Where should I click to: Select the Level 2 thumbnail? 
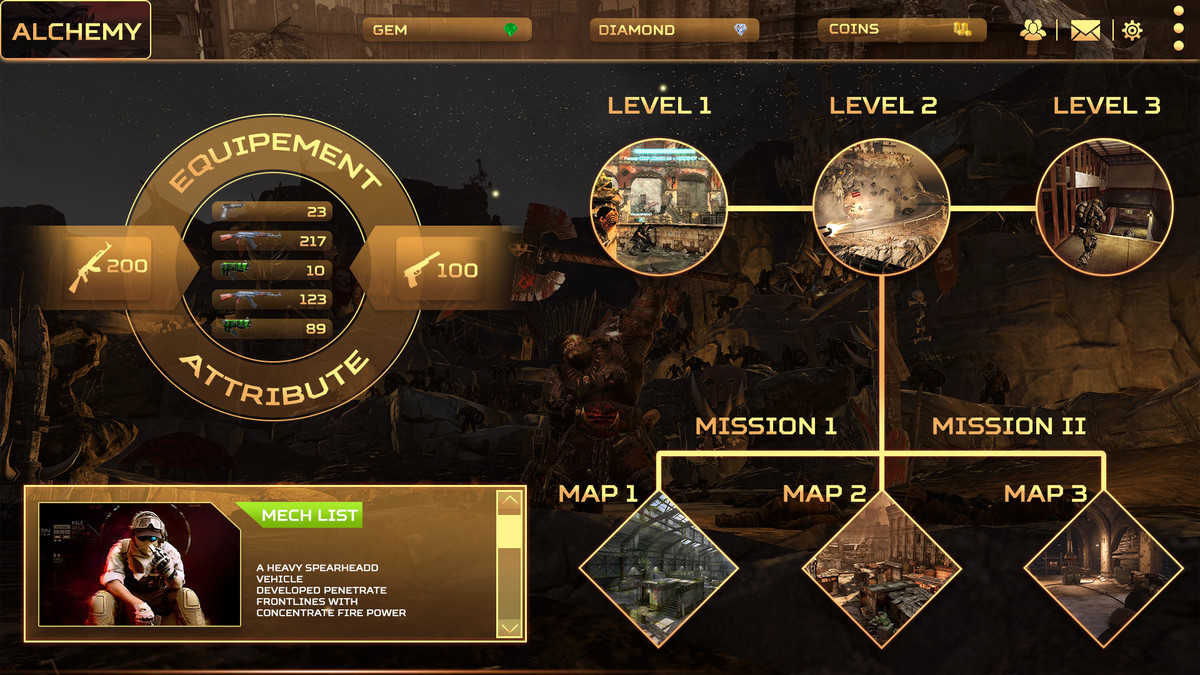point(881,207)
